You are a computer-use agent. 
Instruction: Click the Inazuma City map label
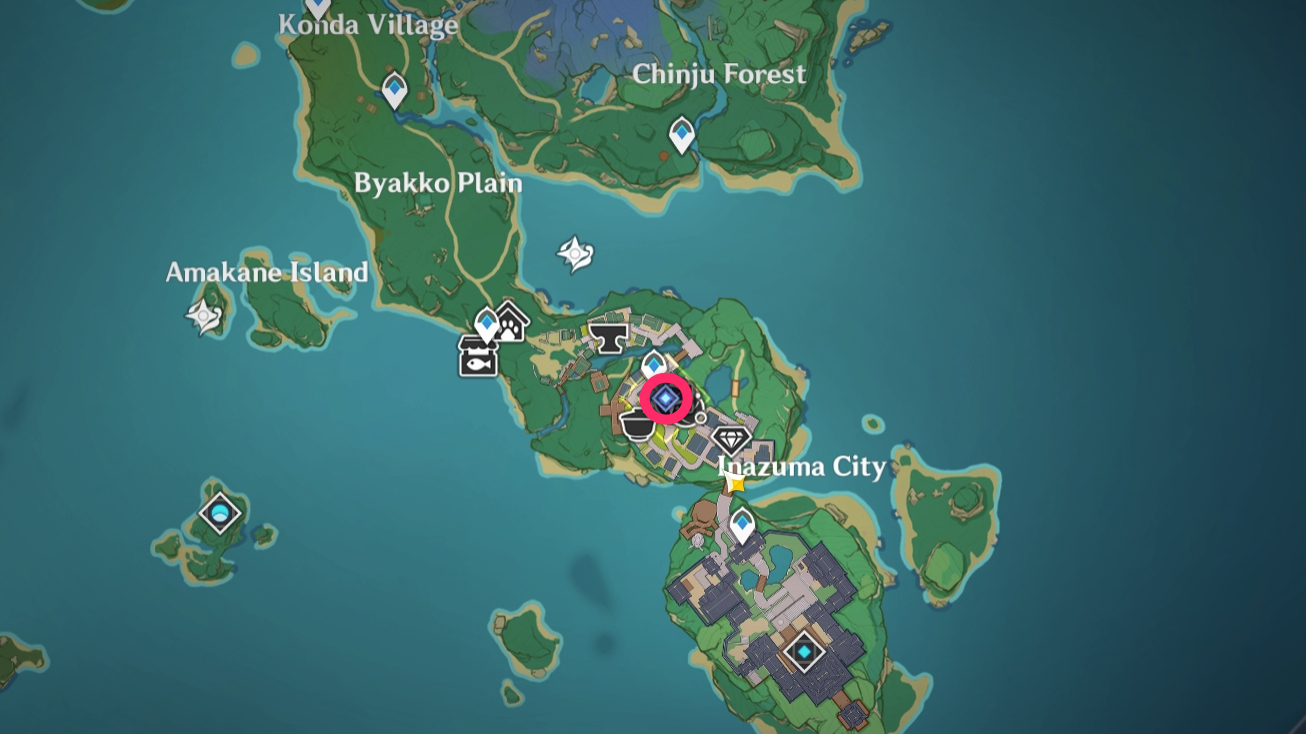pyautogui.click(x=802, y=467)
